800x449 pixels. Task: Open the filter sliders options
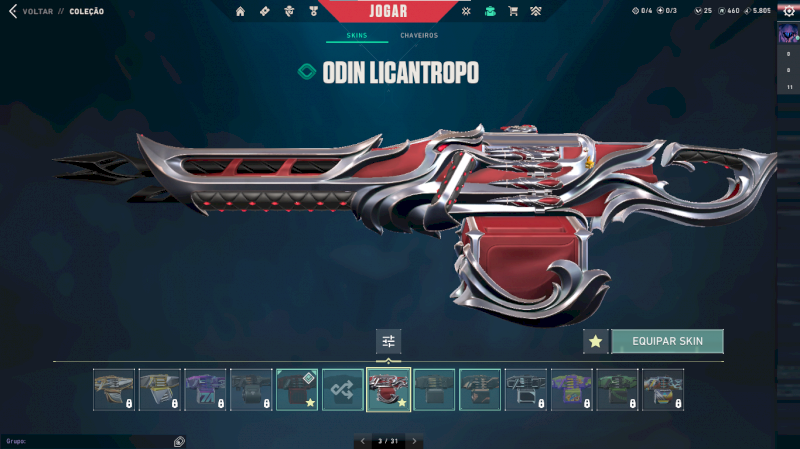coord(388,341)
